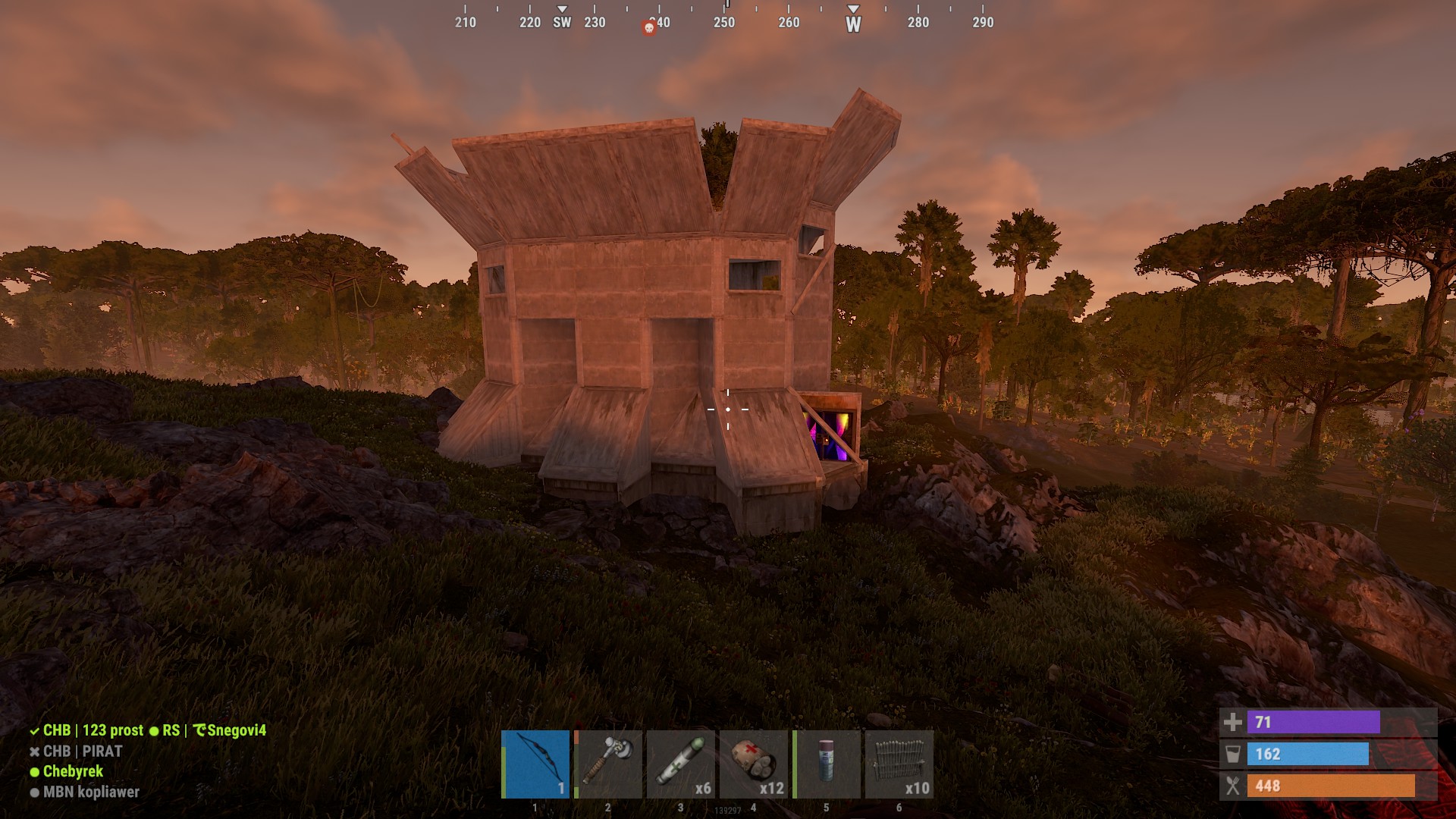Equip the stone hatchet from the hotbar
1456x819 pixels.
[x=608, y=764]
